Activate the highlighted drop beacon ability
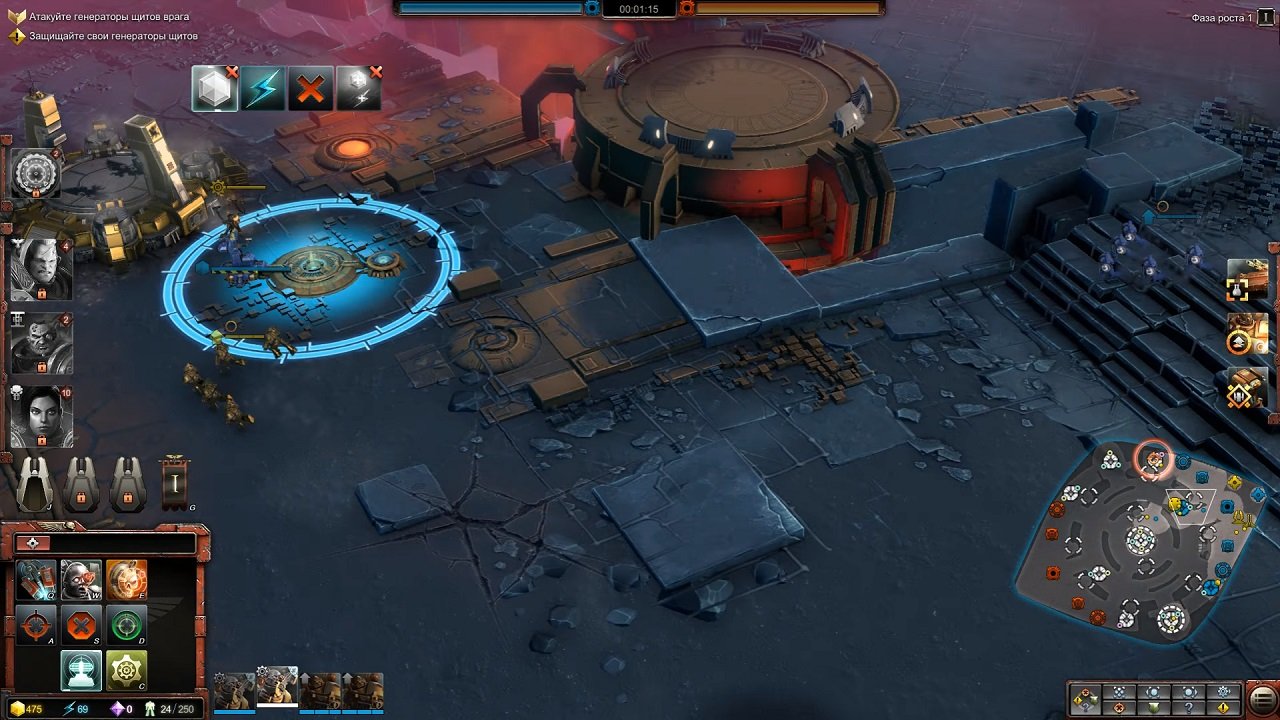1280x720 pixels. tap(80, 670)
